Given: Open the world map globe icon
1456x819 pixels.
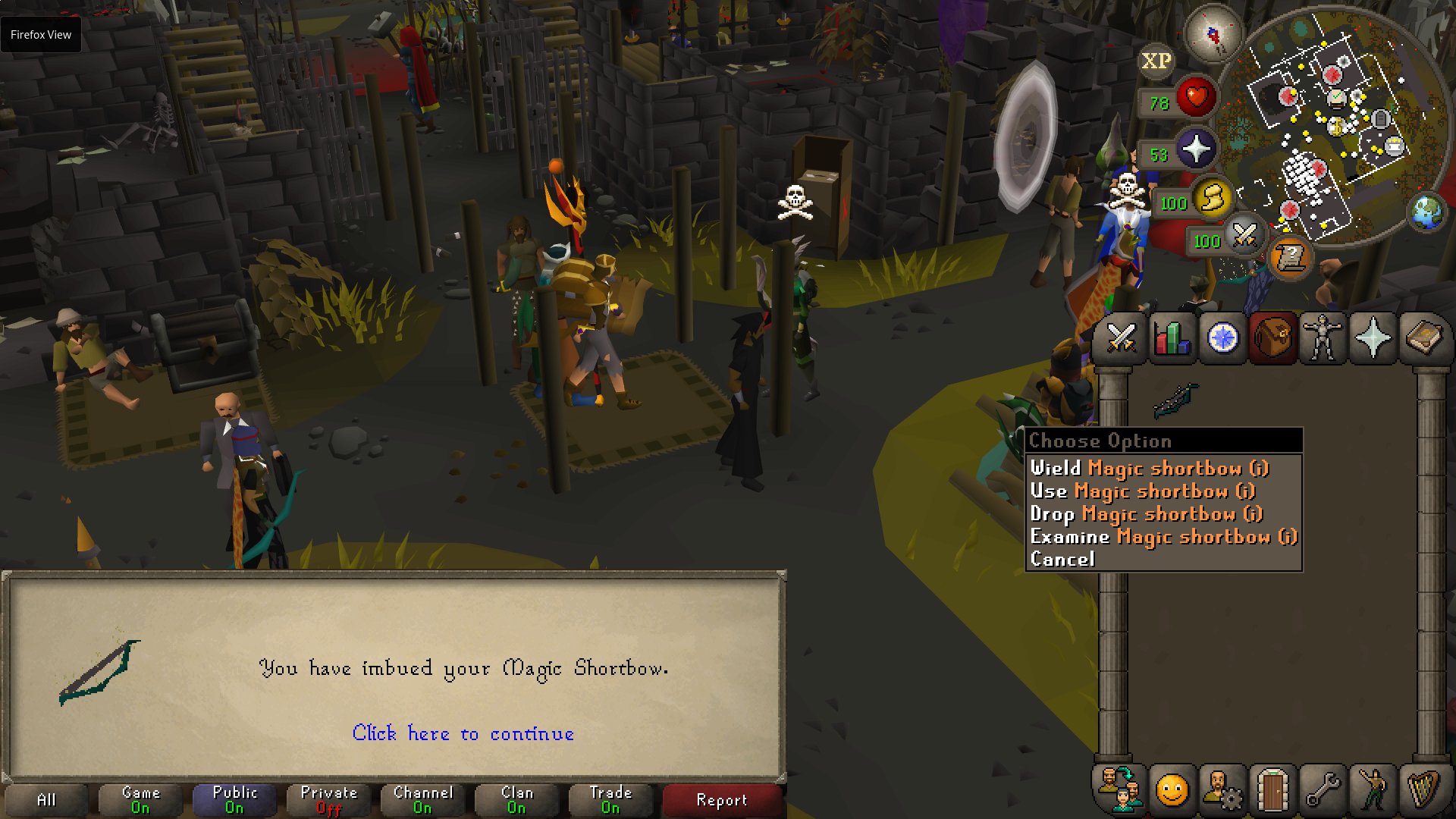Looking at the screenshot, I should pyautogui.click(x=1426, y=212).
